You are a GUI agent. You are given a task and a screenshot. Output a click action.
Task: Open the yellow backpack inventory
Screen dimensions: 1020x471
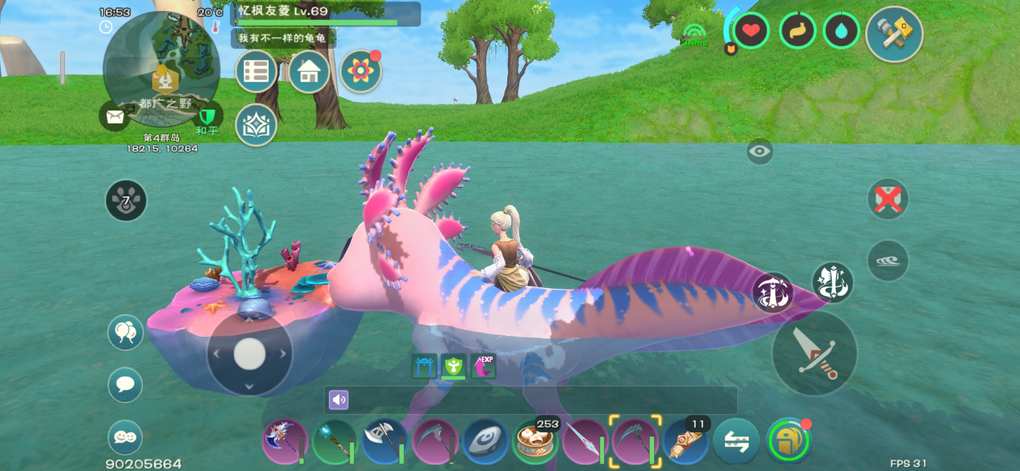(787, 440)
